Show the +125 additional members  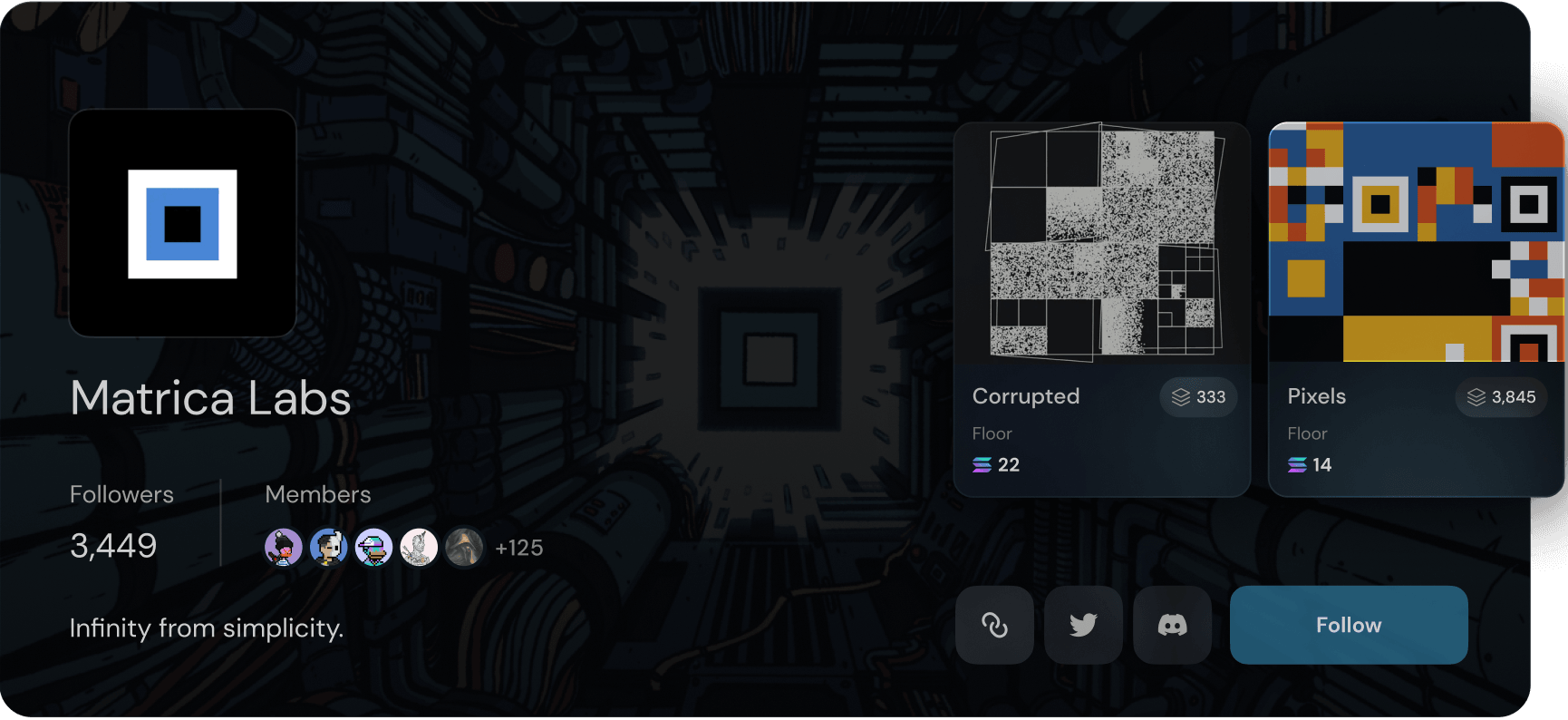pos(518,548)
